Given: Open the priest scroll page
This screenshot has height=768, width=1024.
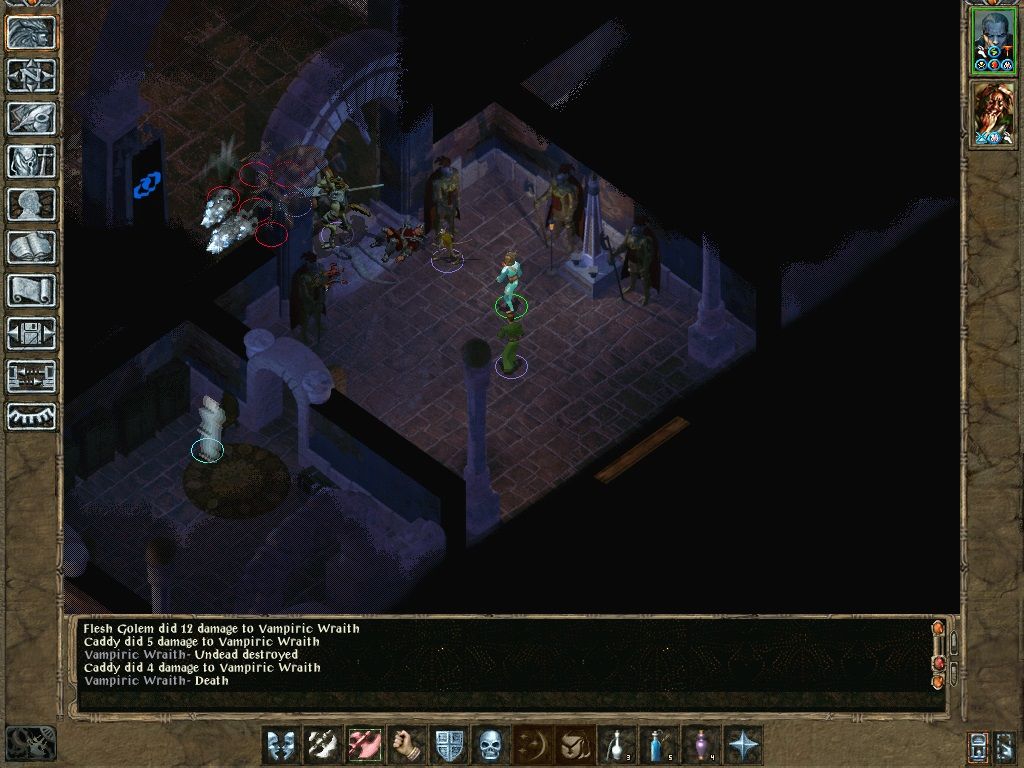Looking at the screenshot, I should click(31, 290).
